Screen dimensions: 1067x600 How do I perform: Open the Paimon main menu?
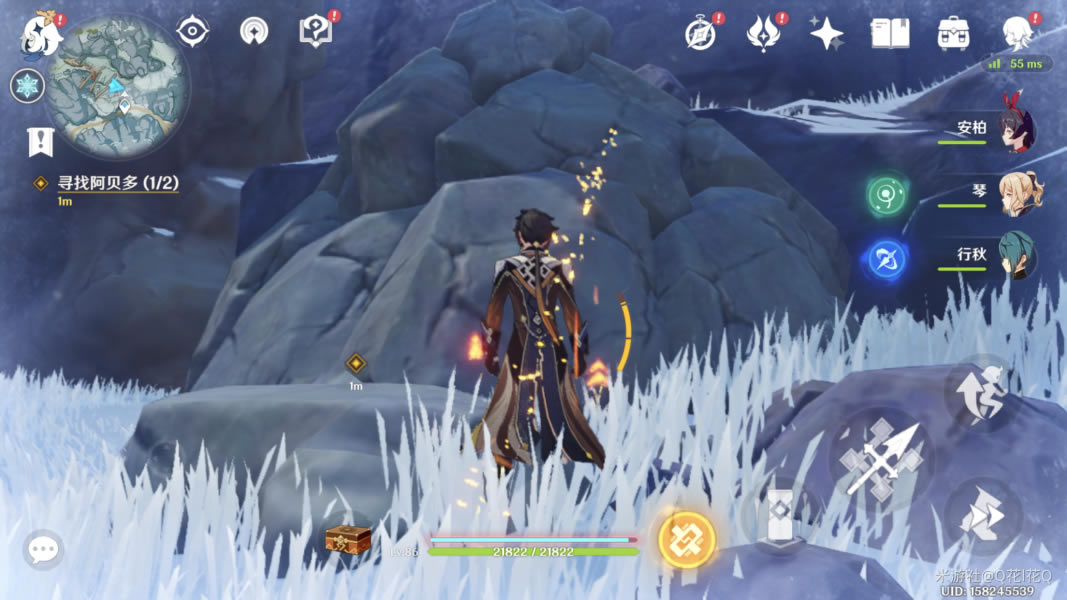click(x=42, y=34)
